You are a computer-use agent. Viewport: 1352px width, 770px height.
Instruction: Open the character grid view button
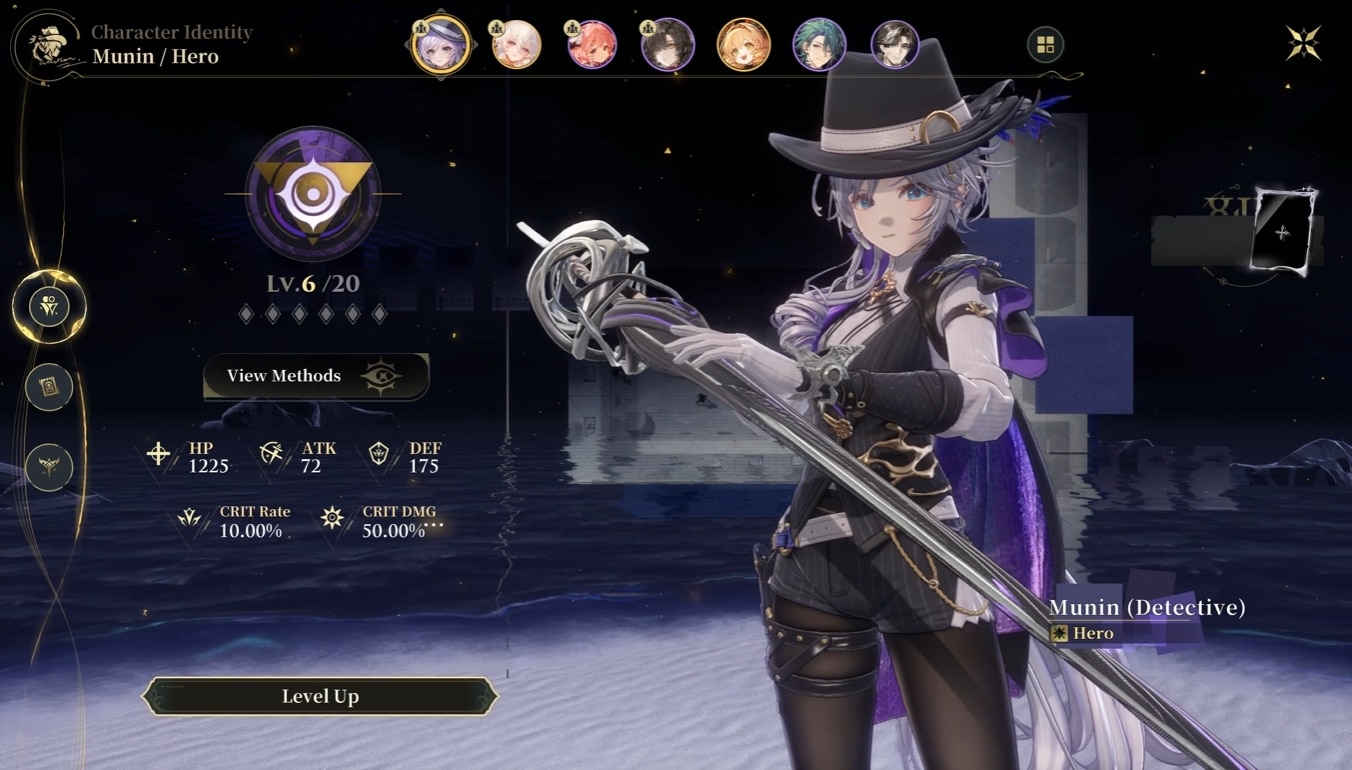[x=1045, y=45]
